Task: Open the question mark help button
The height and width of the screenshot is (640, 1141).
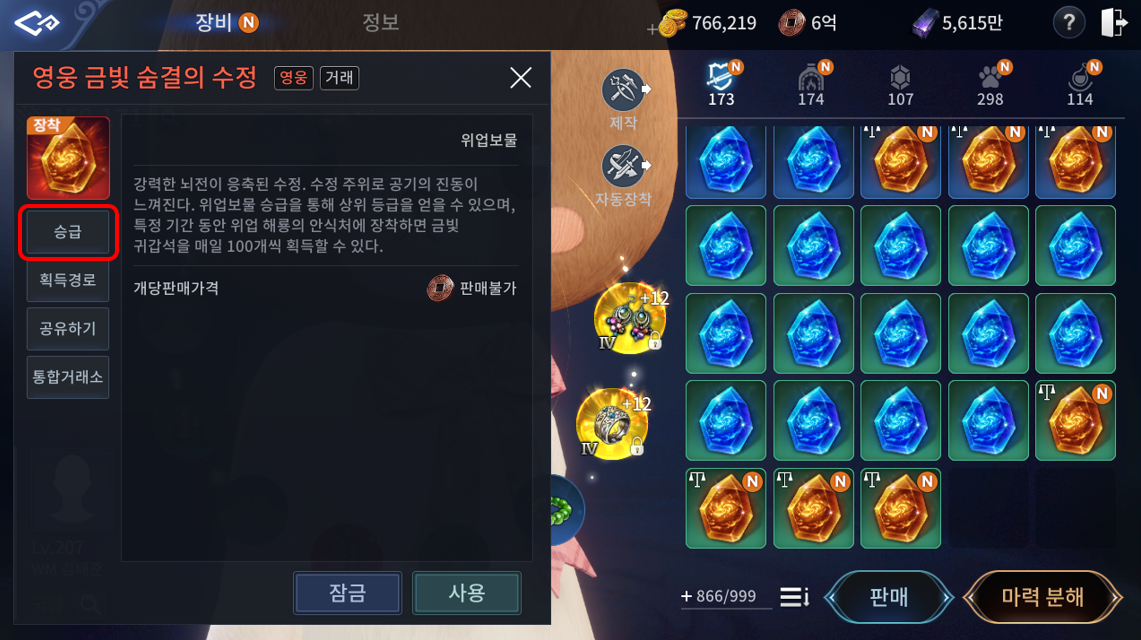Action: point(1069,23)
